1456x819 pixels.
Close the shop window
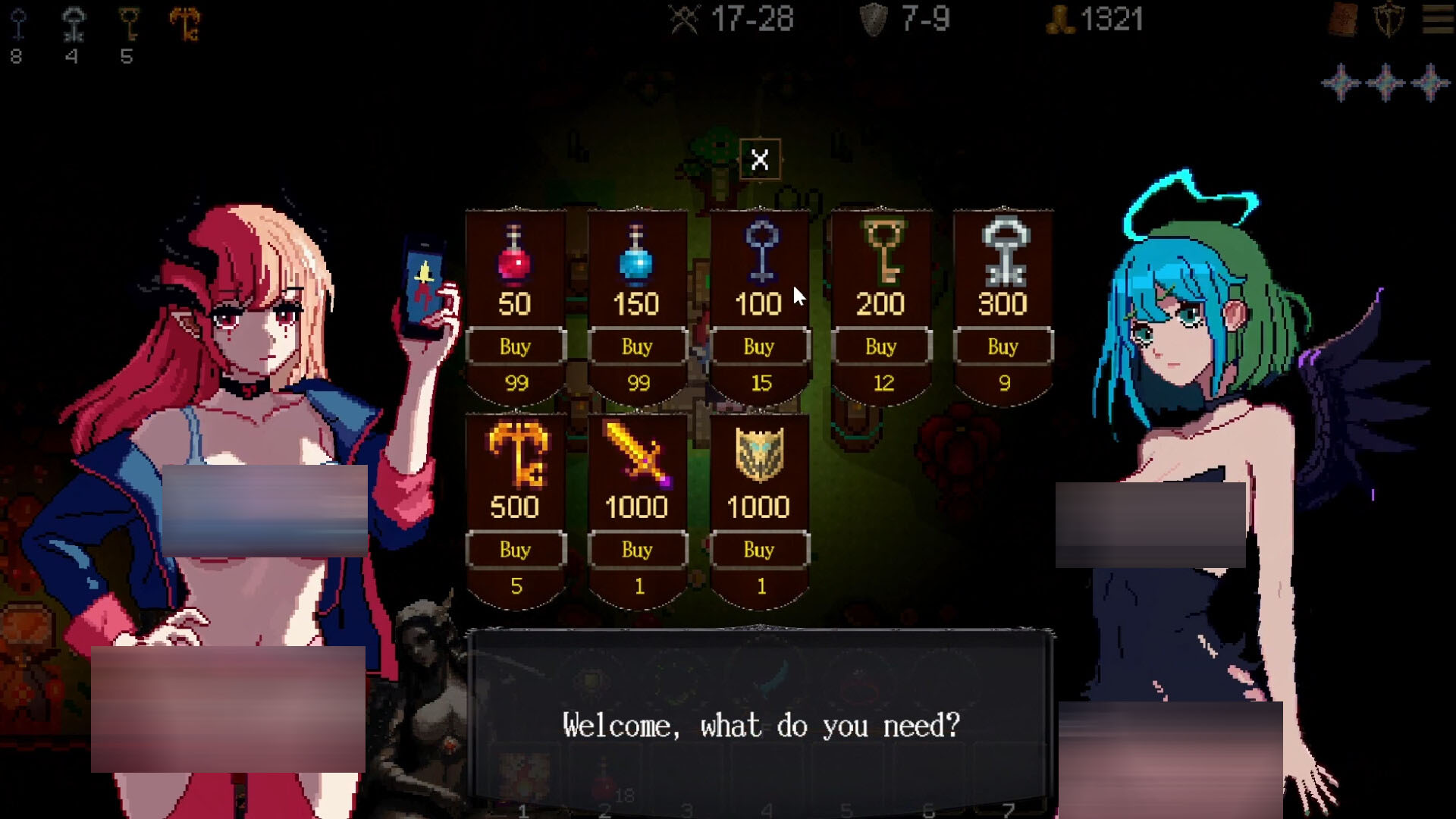click(x=759, y=159)
